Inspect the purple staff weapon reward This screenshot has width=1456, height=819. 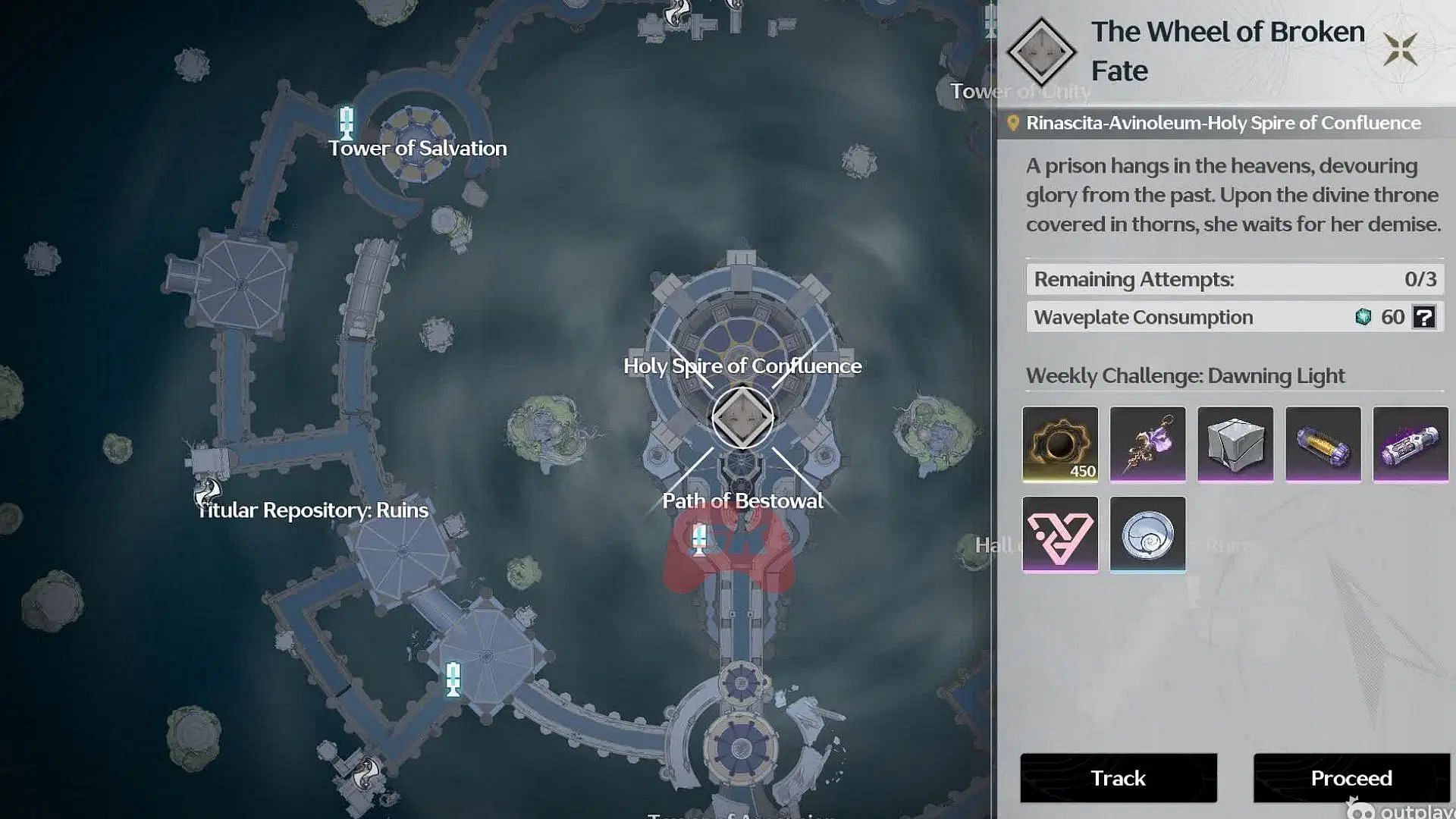[1147, 444]
